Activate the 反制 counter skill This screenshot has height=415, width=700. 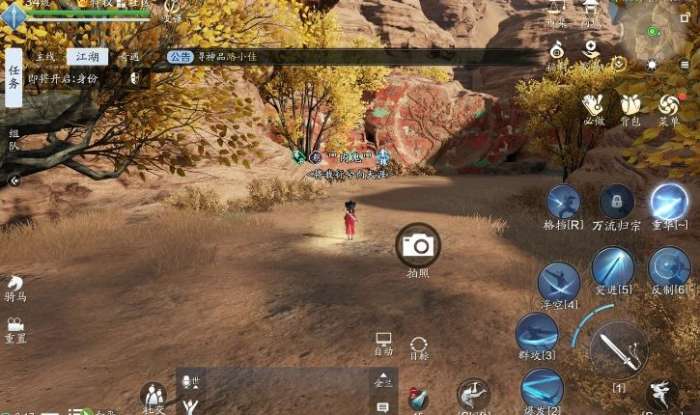coord(669,268)
